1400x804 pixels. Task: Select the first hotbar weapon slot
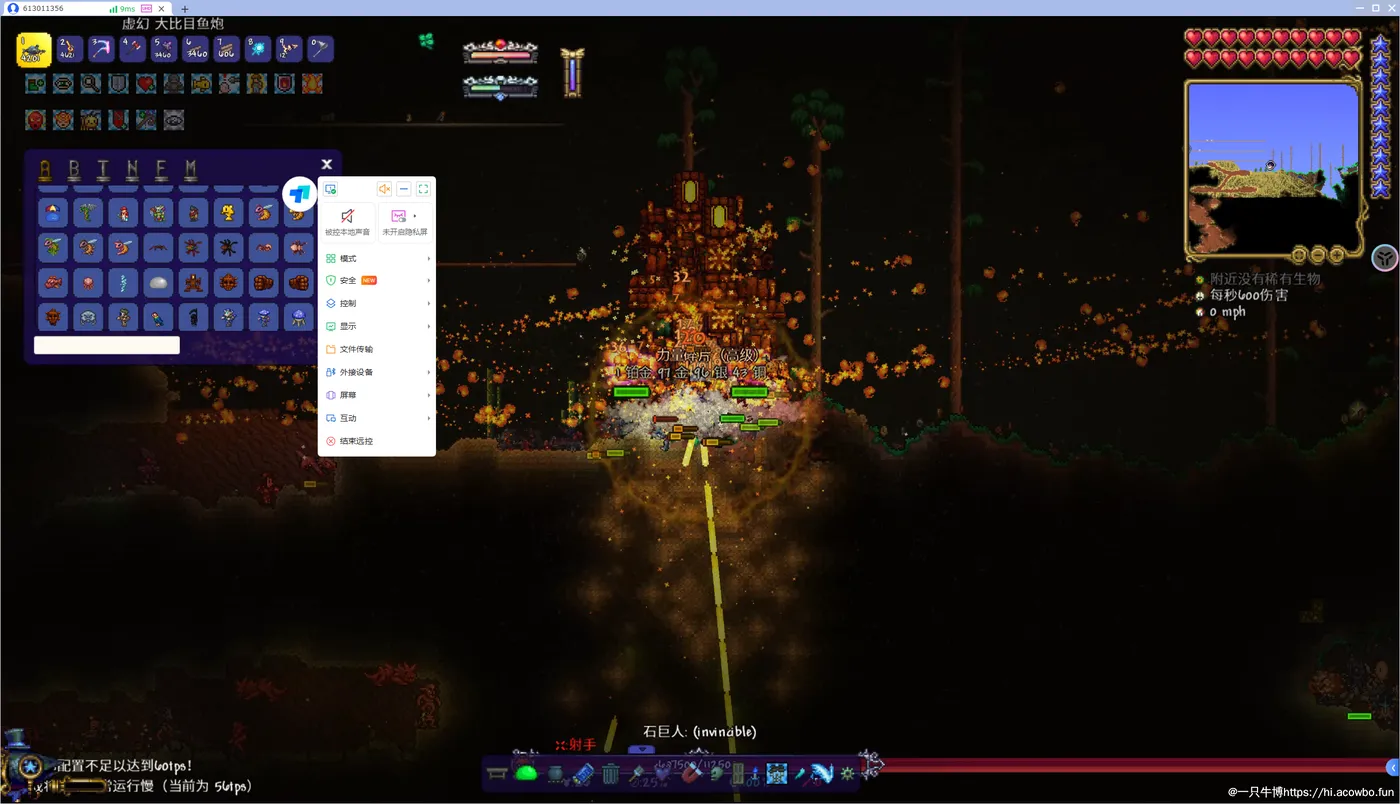[x=34, y=49]
